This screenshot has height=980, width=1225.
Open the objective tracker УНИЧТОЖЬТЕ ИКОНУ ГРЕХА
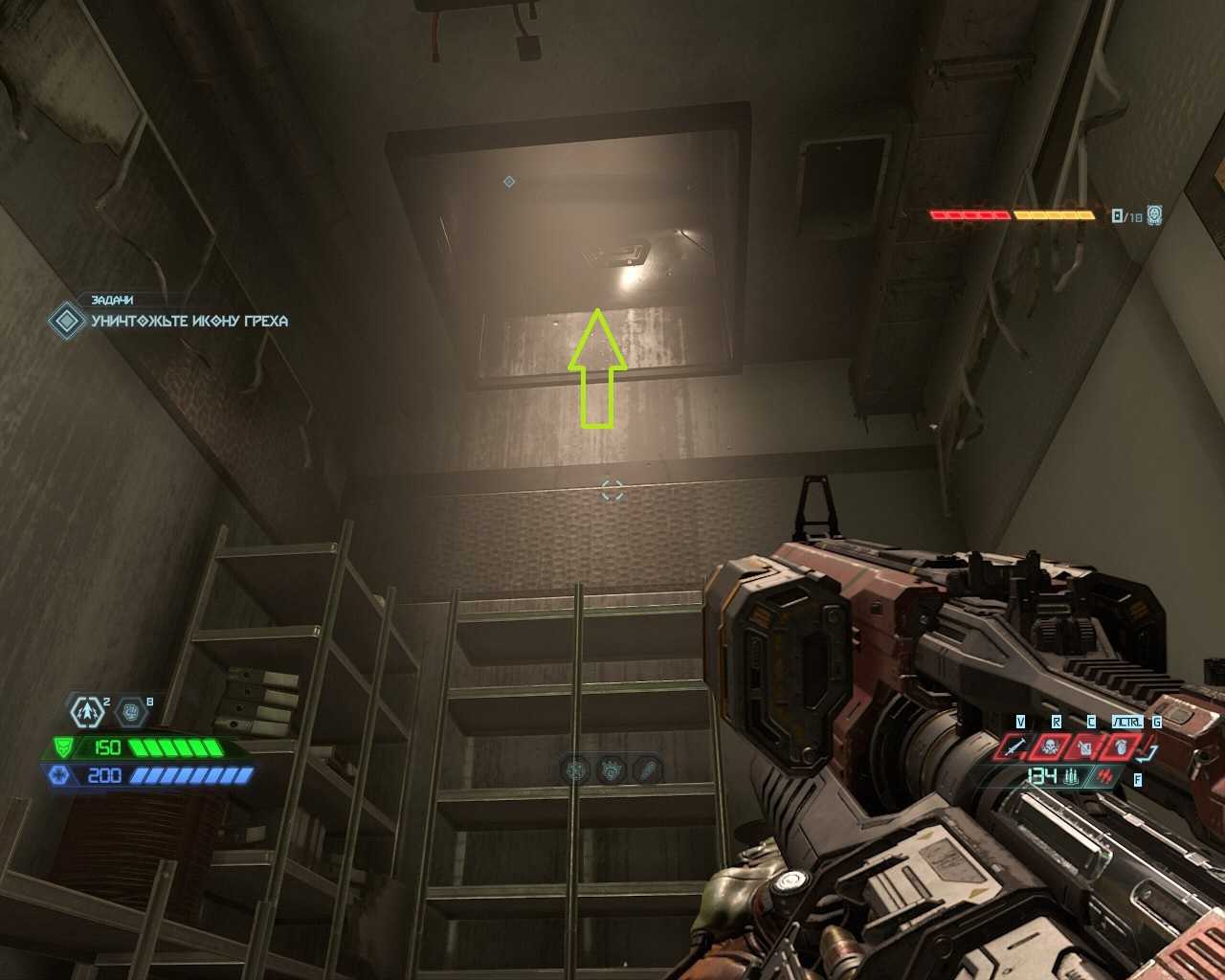(x=189, y=321)
